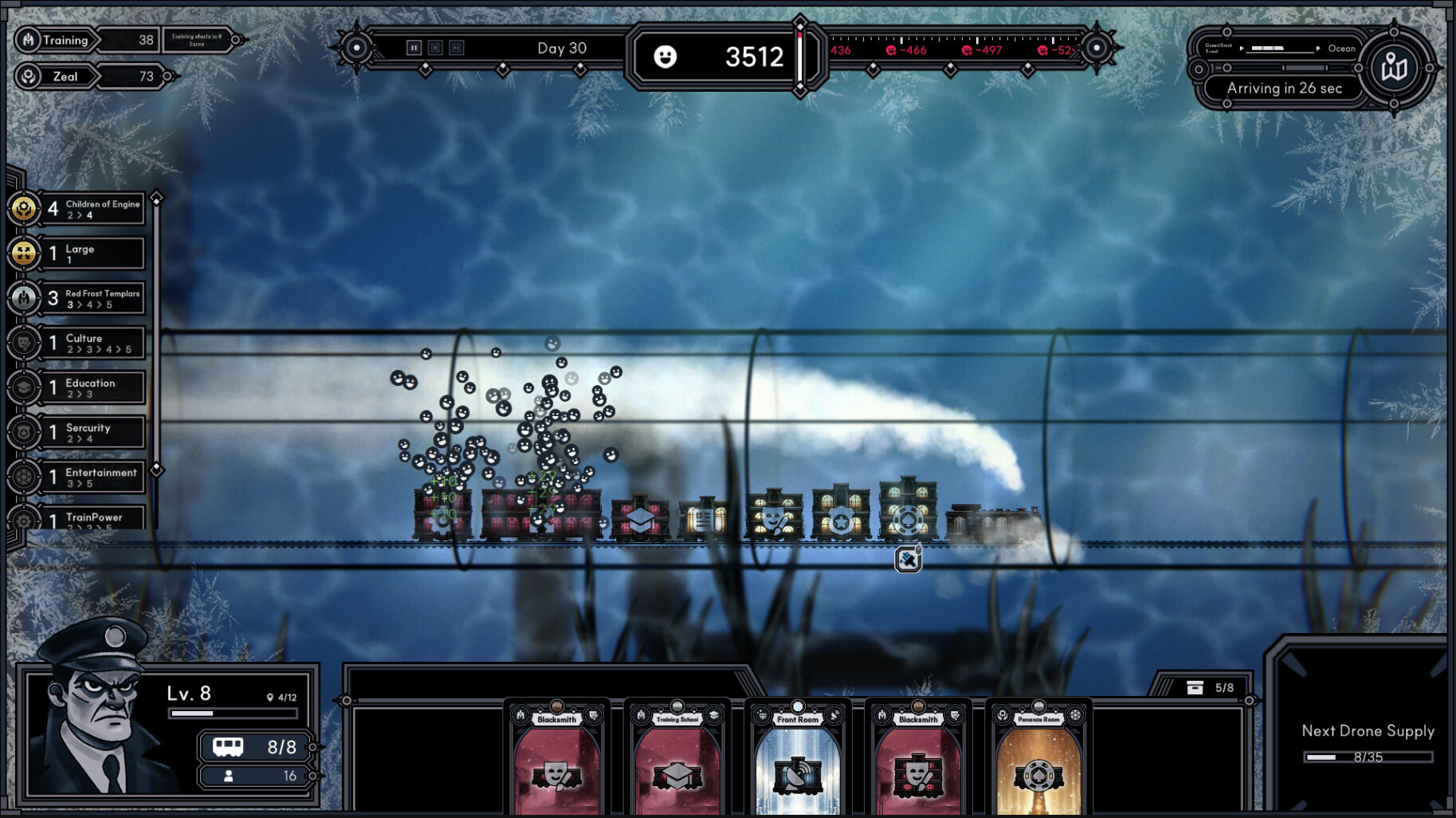The height and width of the screenshot is (818, 1456).
Task: Pause the game with the pause button
Action: pos(414,48)
